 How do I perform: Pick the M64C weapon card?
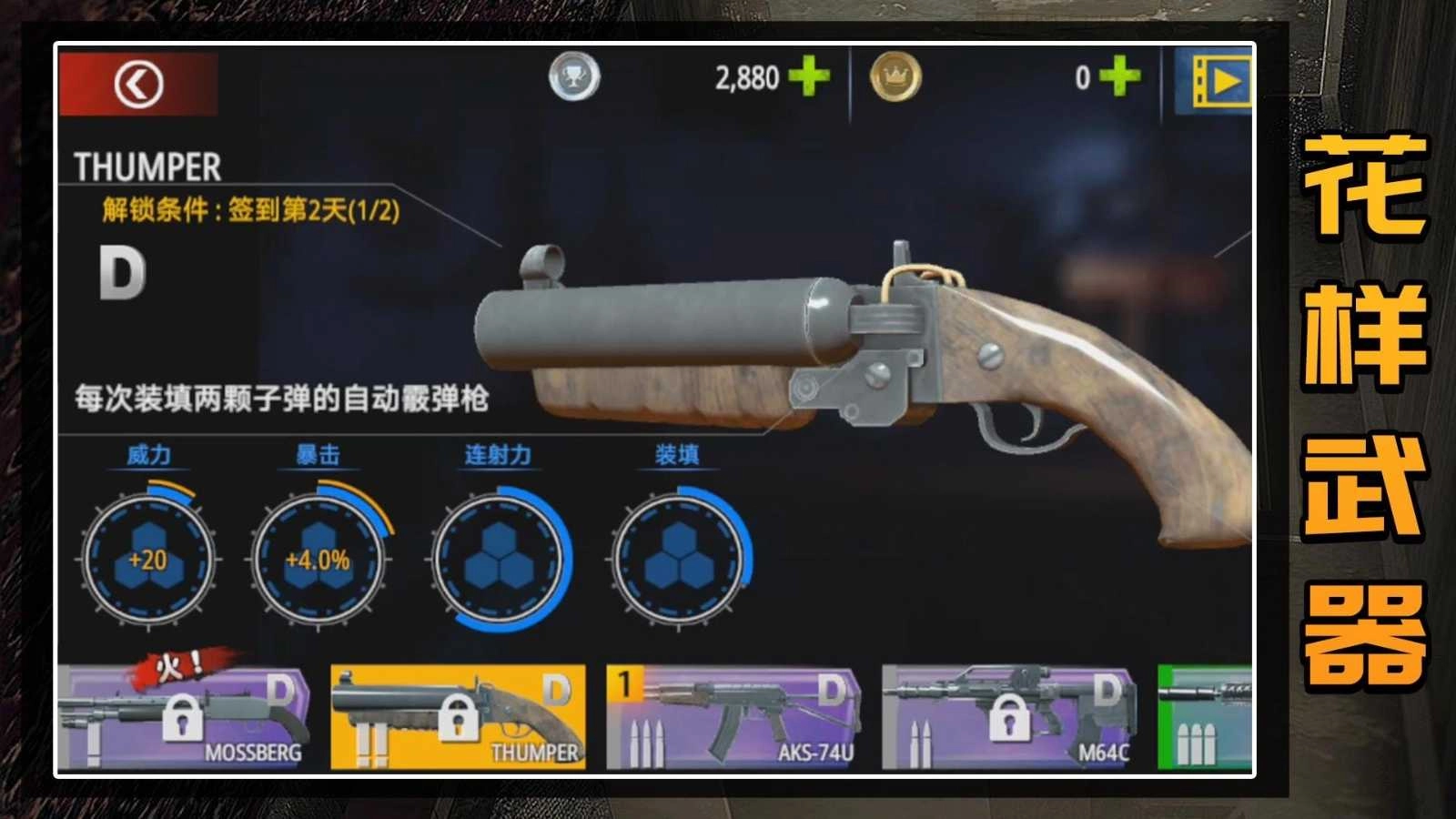coord(1009,717)
